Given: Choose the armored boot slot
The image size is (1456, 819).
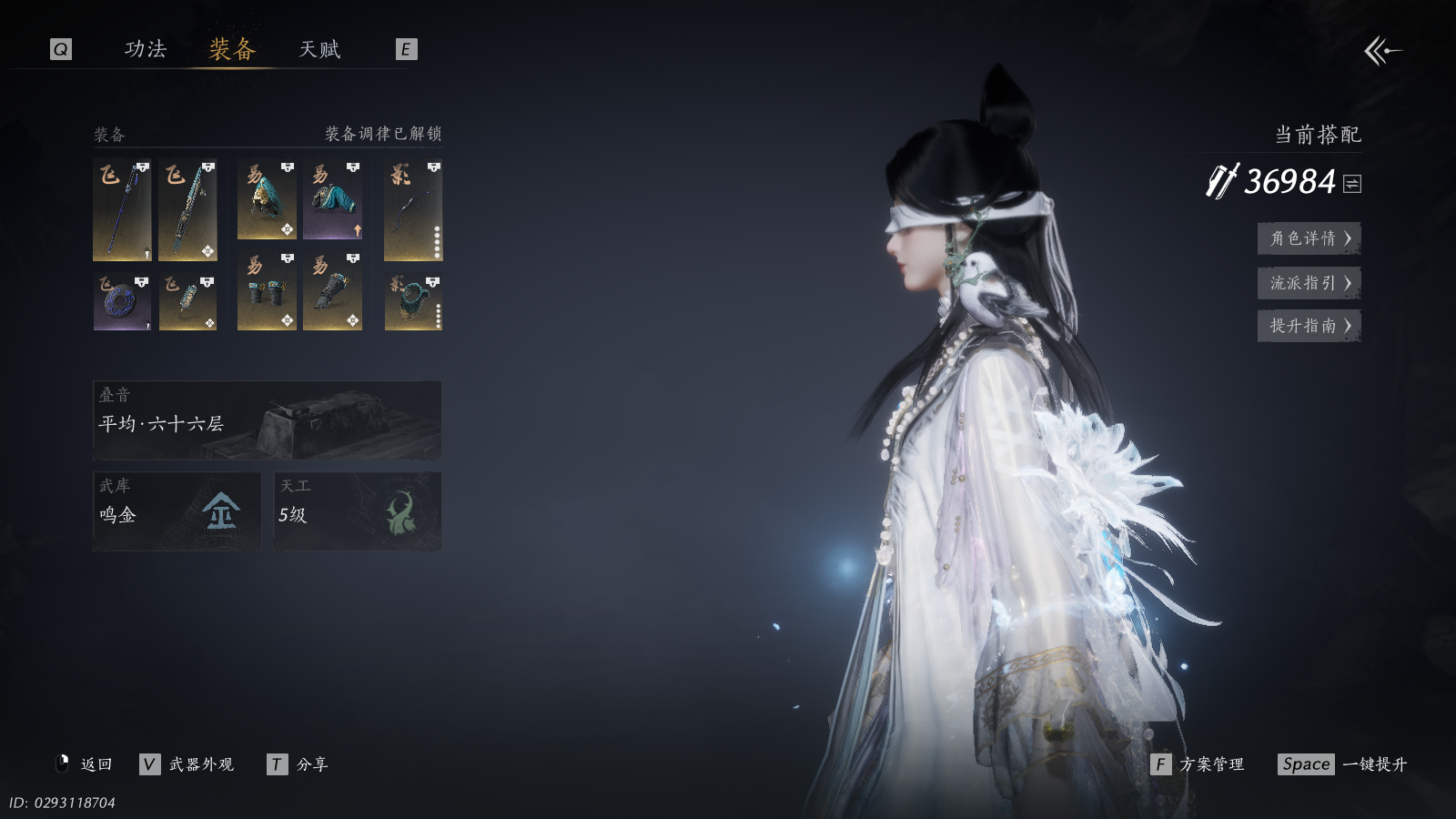Looking at the screenshot, I should pos(332,291).
